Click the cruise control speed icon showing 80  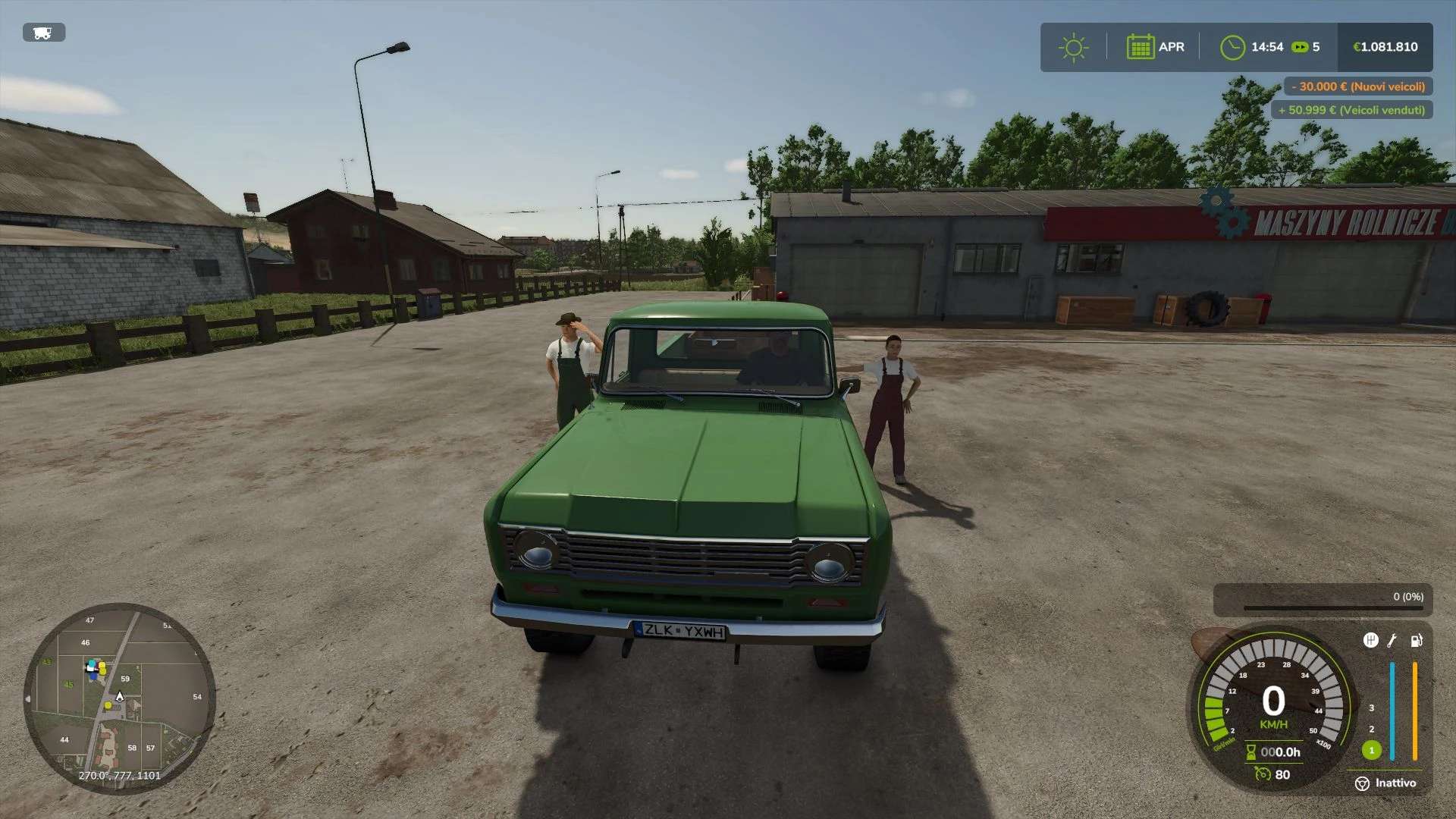tap(1263, 774)
